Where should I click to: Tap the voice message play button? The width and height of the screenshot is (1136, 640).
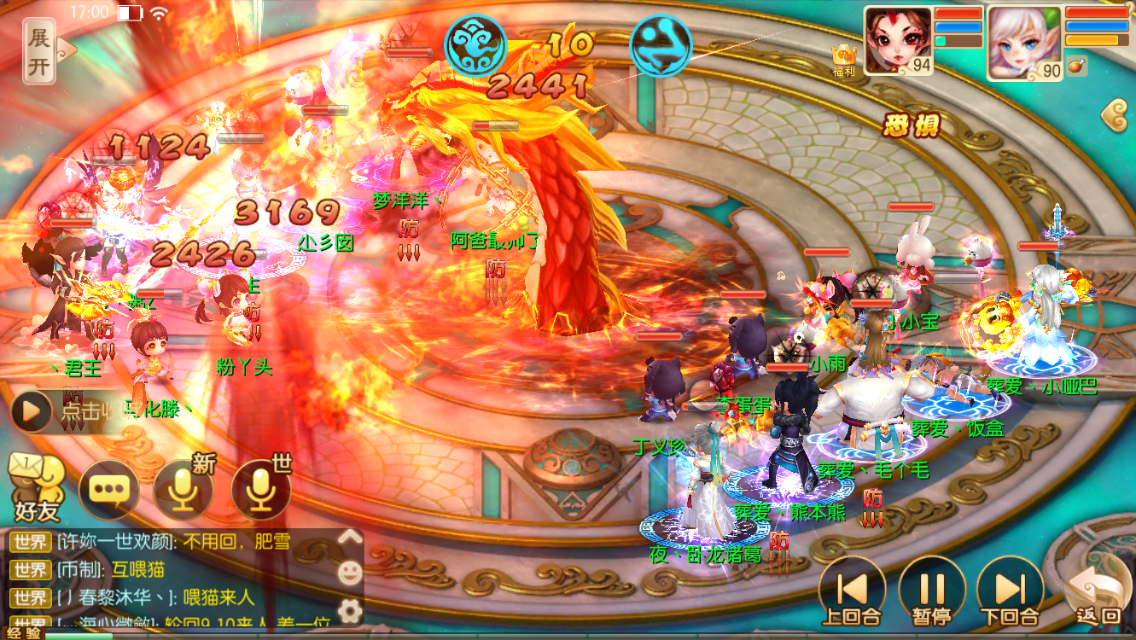click(x=31, y=410)
